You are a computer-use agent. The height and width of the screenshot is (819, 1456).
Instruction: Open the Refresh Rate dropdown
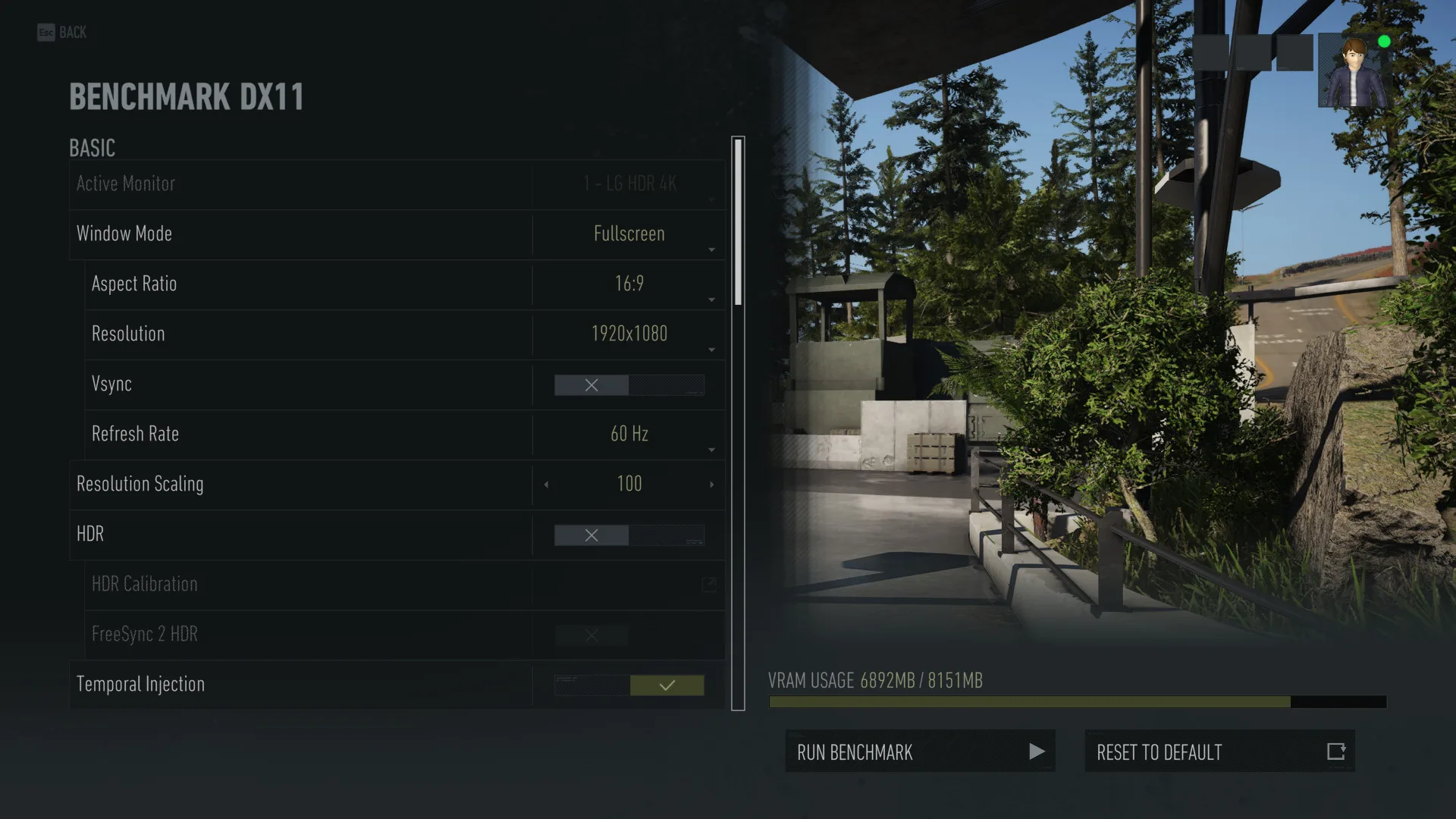pos(629,435)
